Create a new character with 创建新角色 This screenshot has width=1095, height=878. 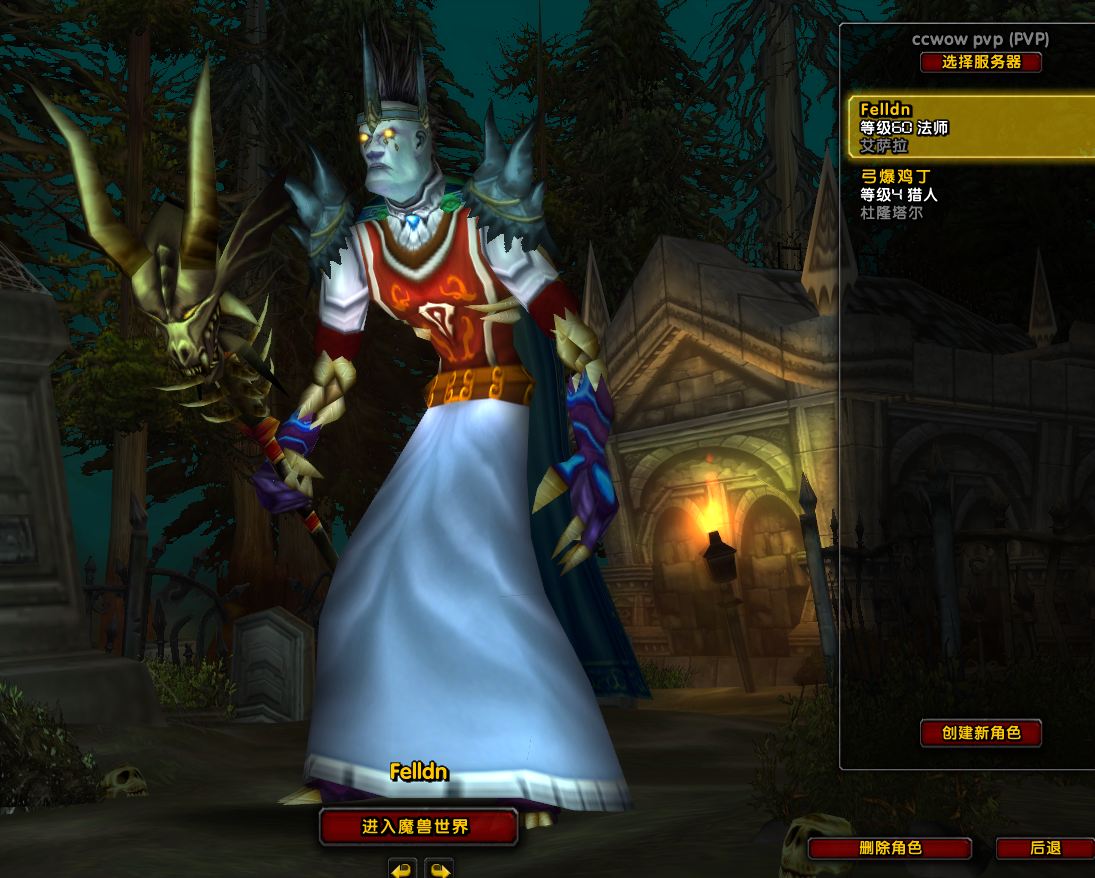pos(980,733)
